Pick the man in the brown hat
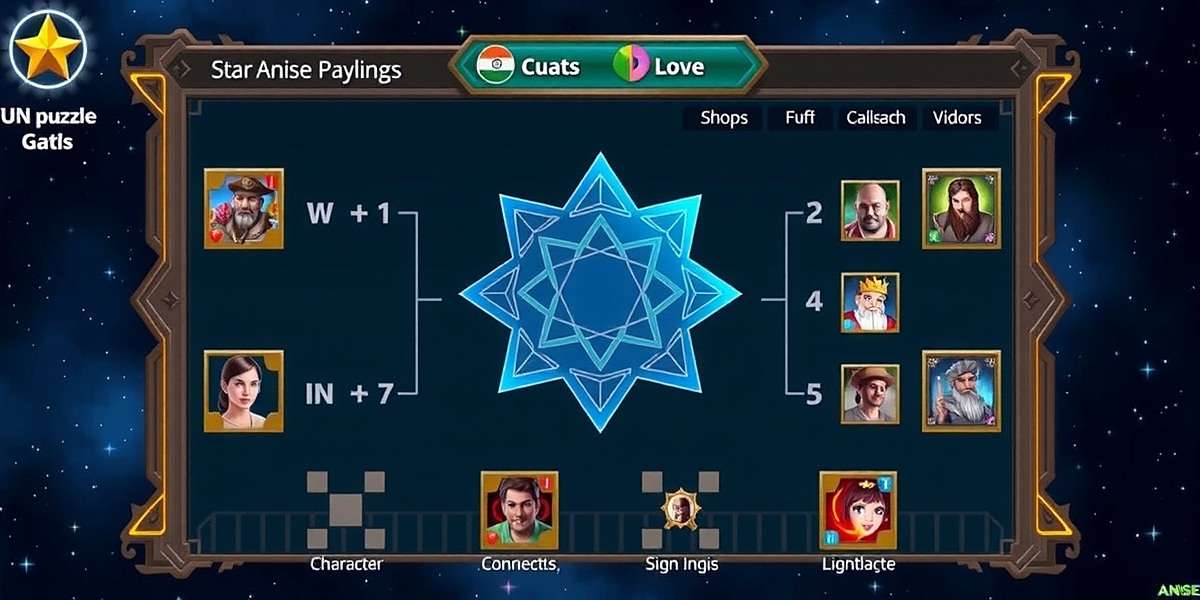Viewport: 1200px width, 600px height. pos(869,393)
